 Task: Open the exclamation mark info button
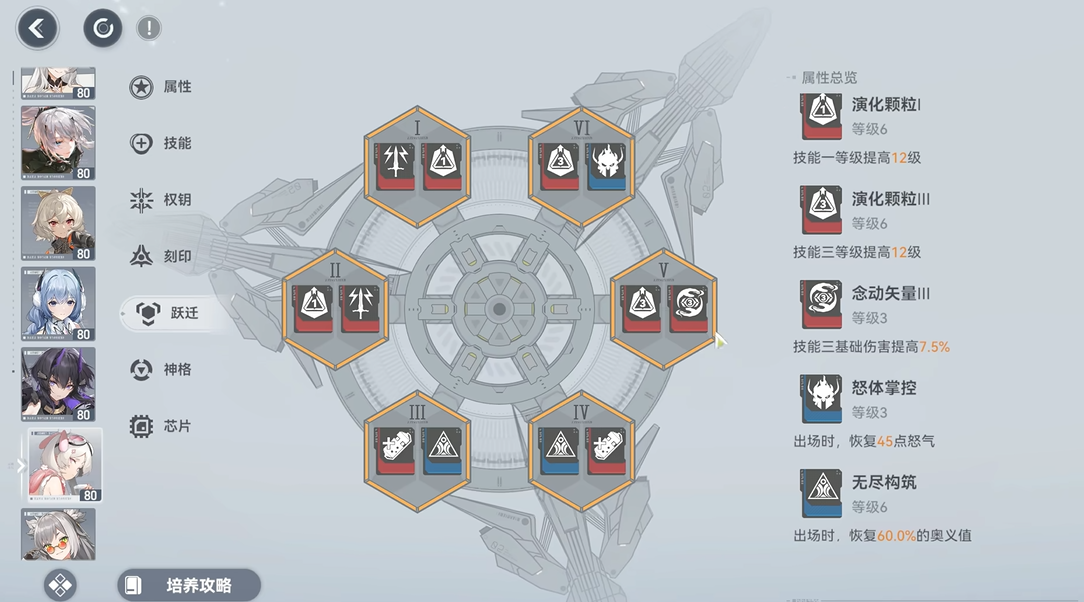tap(148, 28)
